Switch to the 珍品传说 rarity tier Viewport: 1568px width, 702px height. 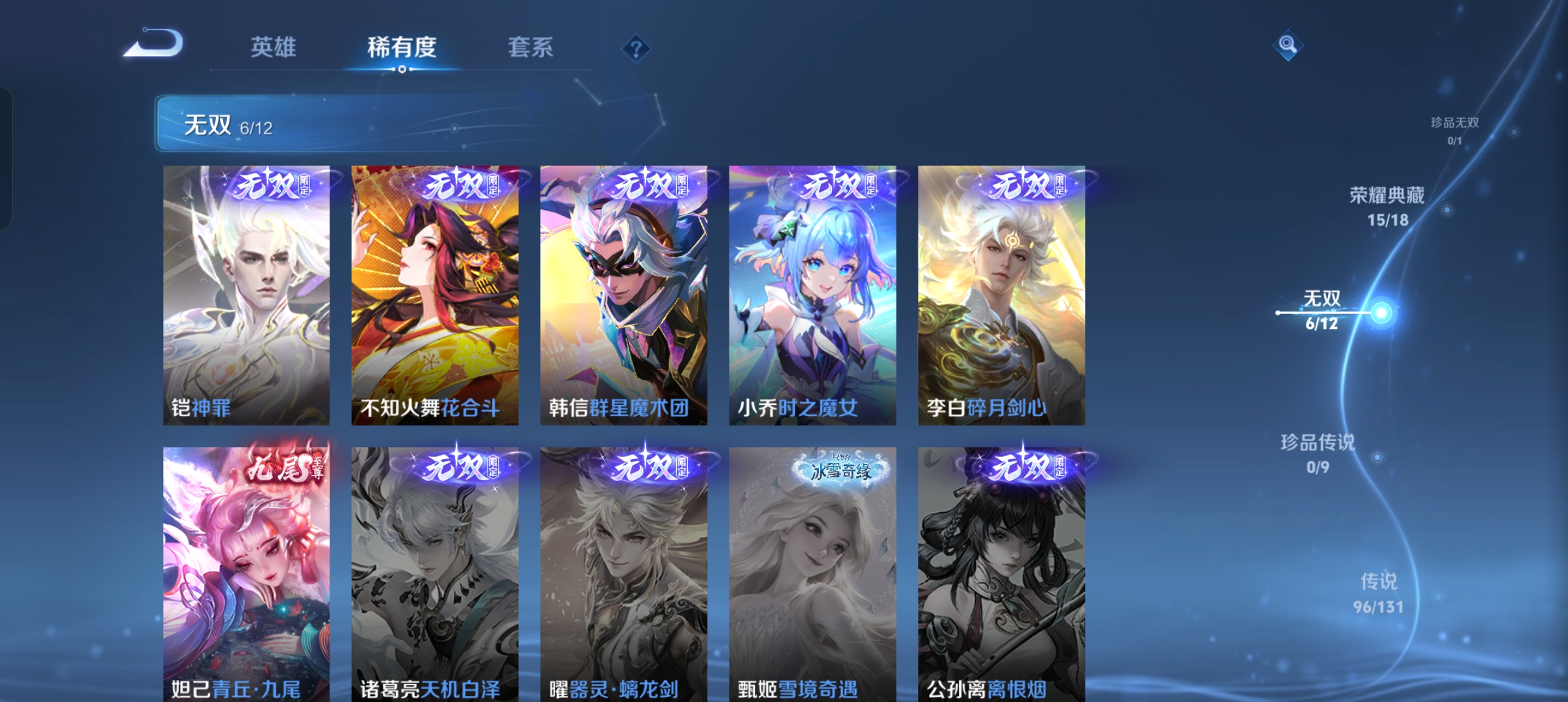[1318, 453]
